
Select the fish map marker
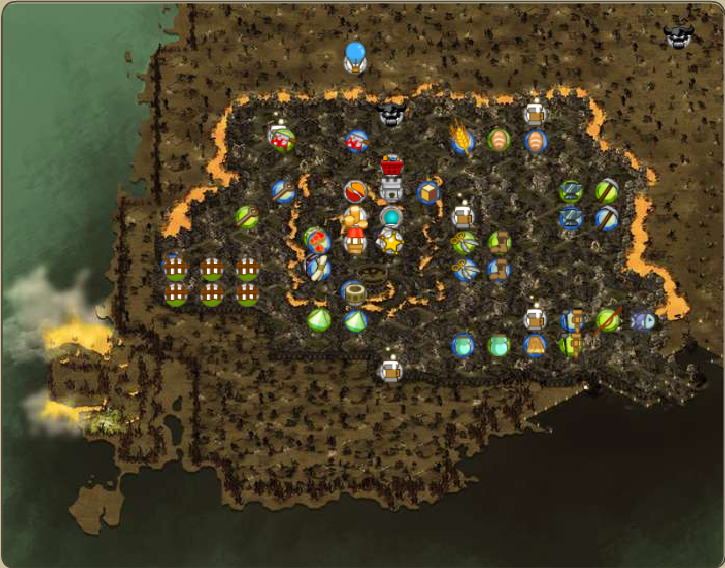click(644, 321)
